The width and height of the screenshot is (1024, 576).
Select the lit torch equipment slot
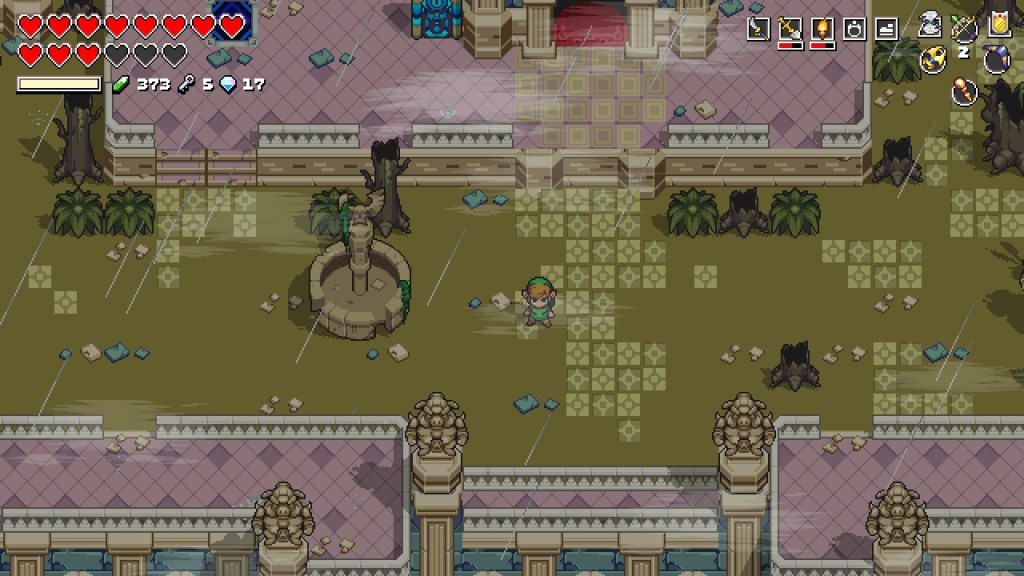coord(822,29)
